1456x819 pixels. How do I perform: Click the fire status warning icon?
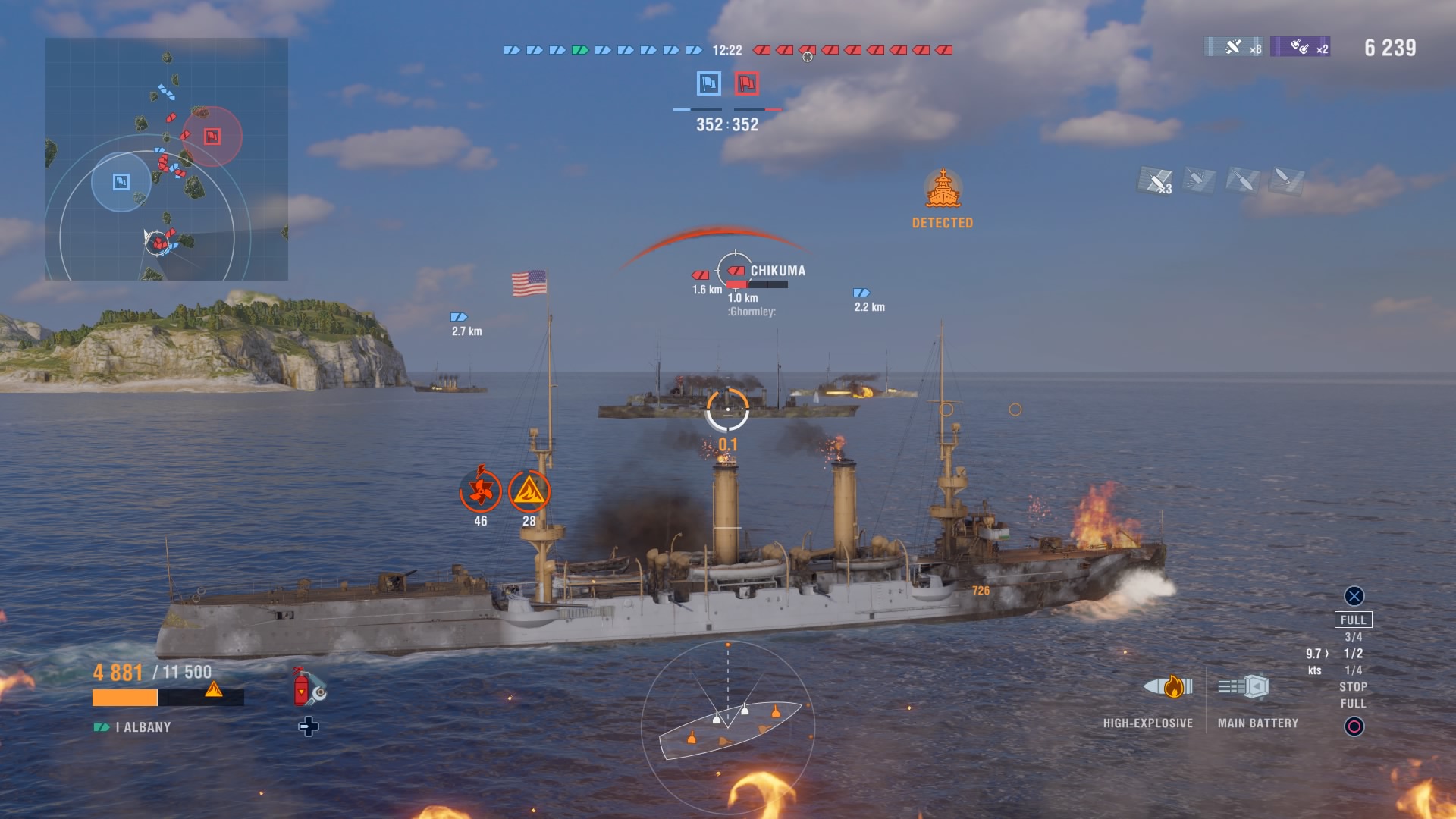tap(529, 491)
